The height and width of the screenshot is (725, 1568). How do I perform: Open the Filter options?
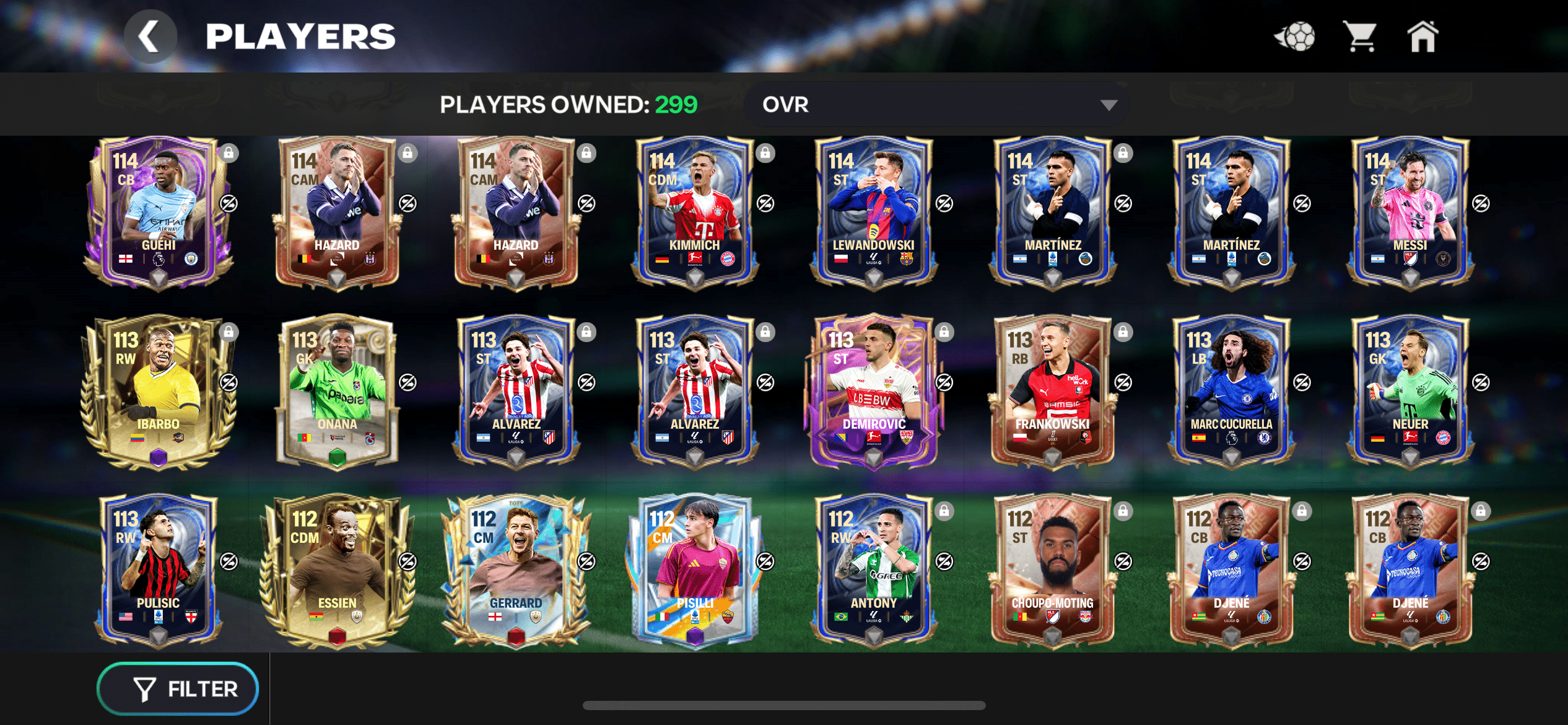click(x=178, y=688)
